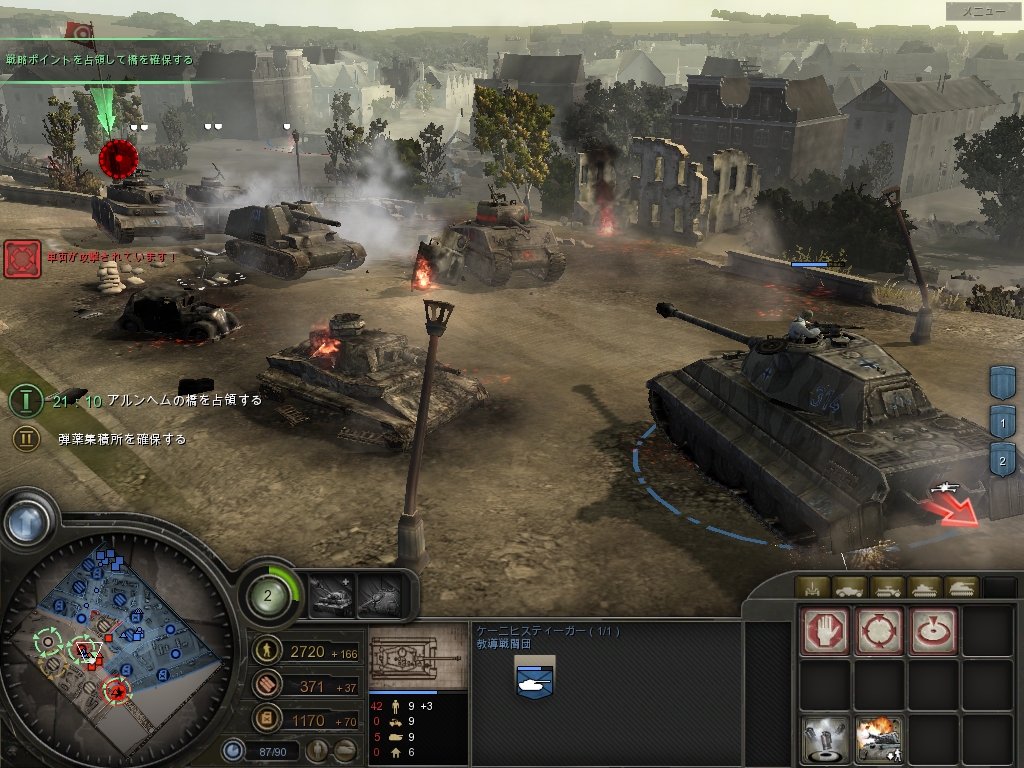Select secondary objective II, secure ammo depot
Screen dimensions: 1024x768
point(26,438)
